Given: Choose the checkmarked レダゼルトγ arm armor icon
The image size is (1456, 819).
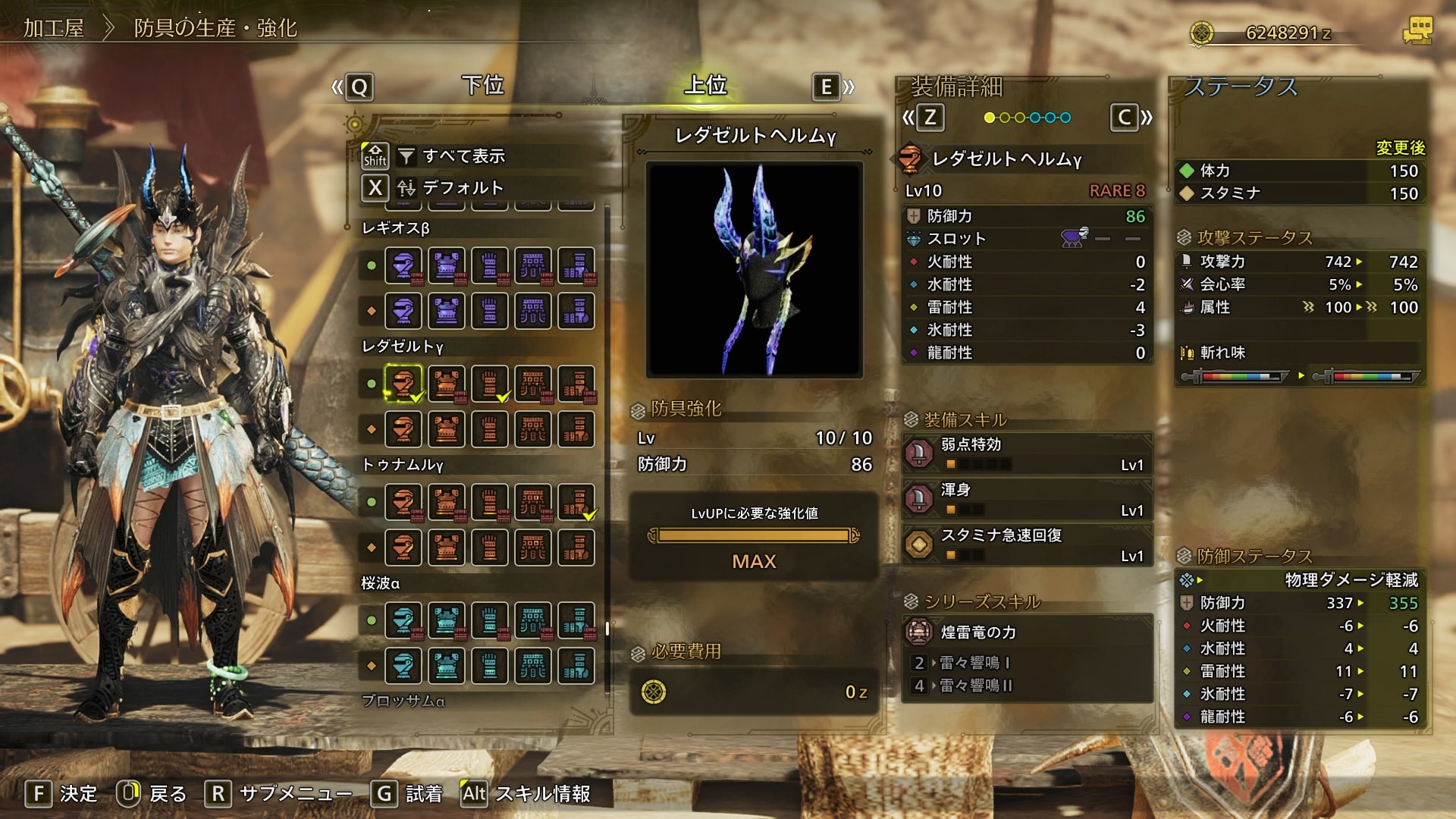Looking at the screenshot, I should pyautogui.click(x=490, y=383).
